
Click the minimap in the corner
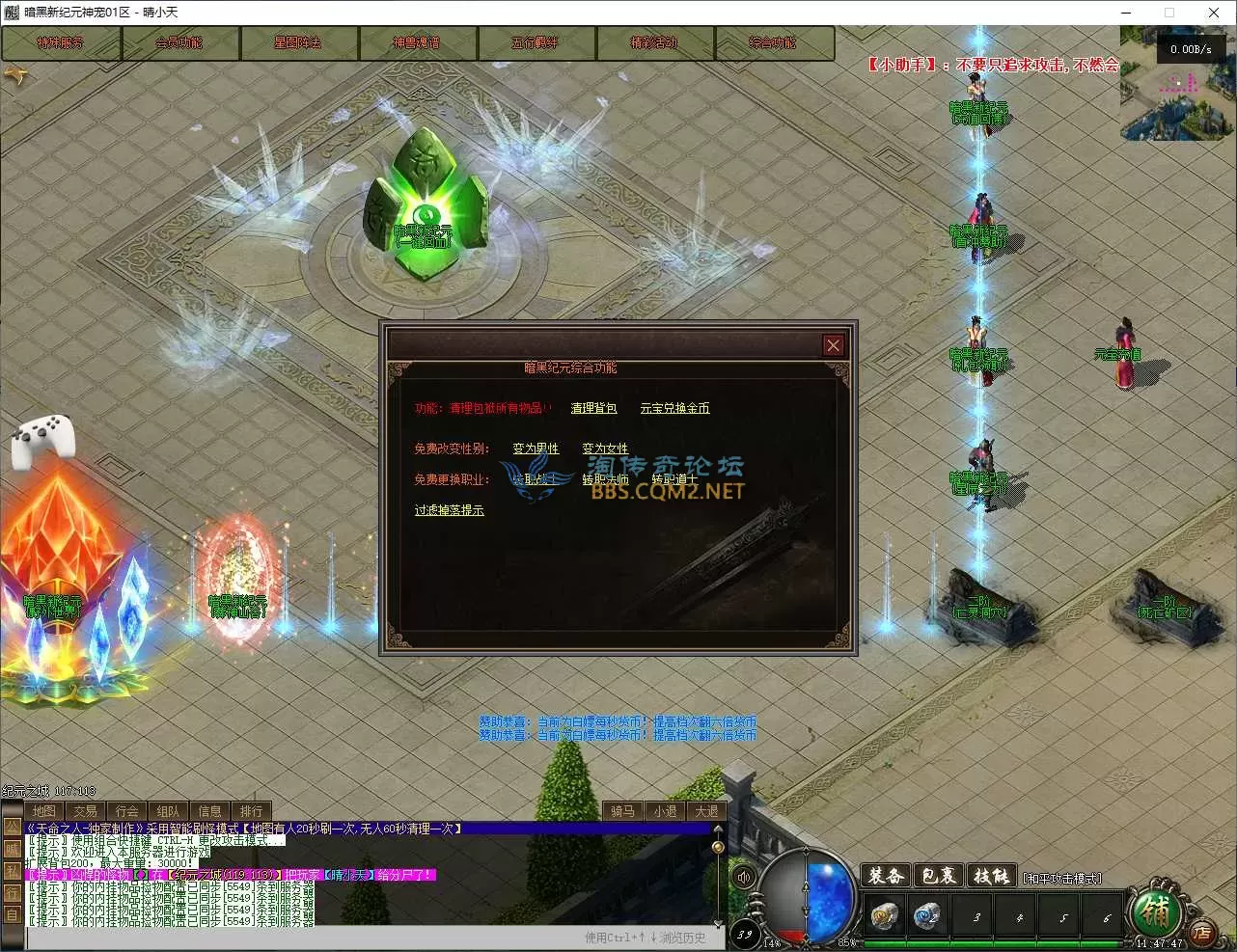(x=1176, y=82)
